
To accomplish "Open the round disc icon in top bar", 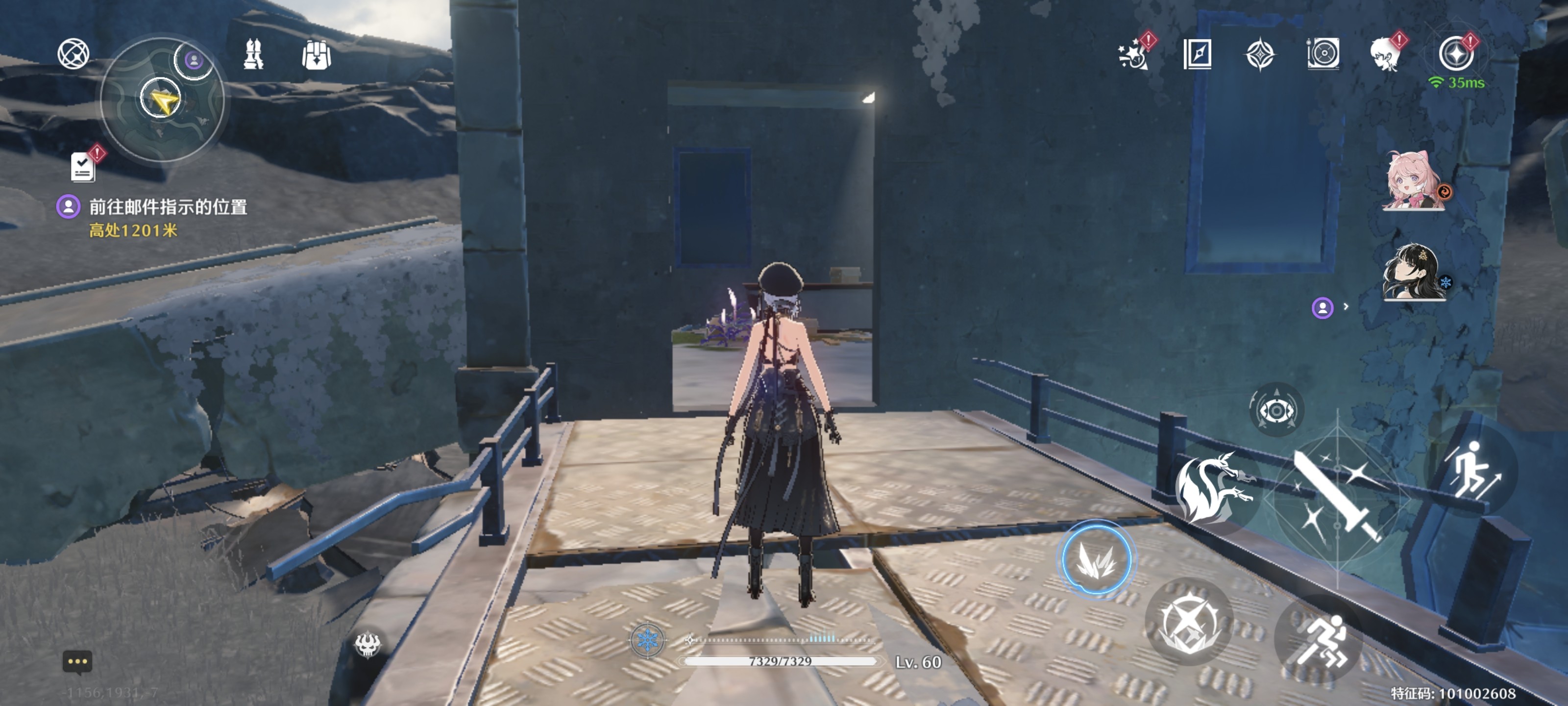I will click(1323, 54).
